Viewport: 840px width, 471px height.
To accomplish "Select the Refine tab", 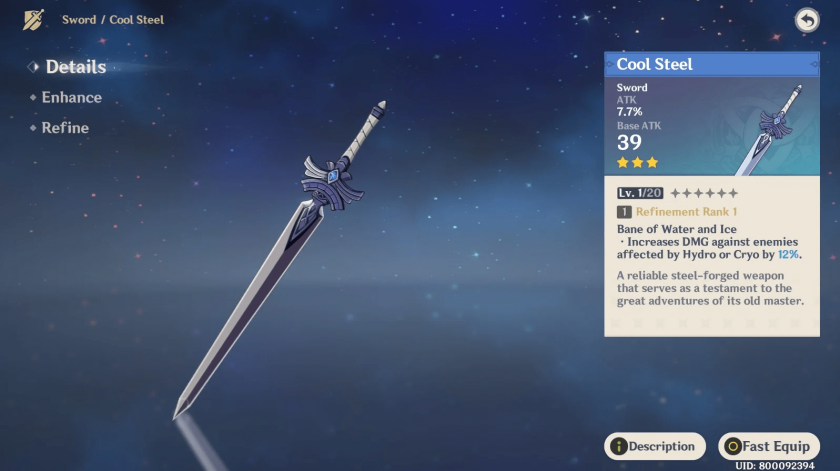I will [x=65, y=128].
